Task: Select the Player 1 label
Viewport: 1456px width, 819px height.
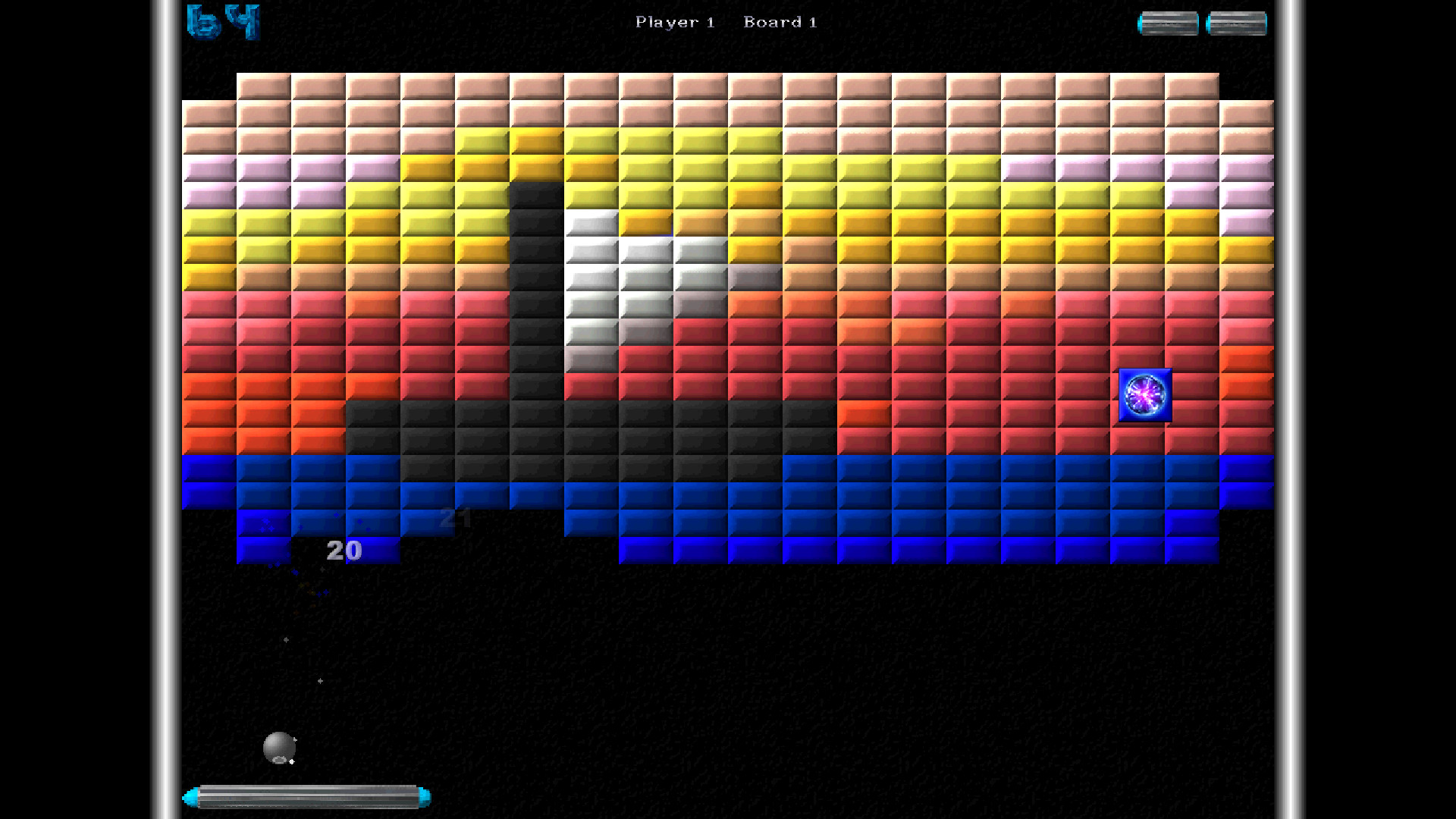Action: (675, 22)
